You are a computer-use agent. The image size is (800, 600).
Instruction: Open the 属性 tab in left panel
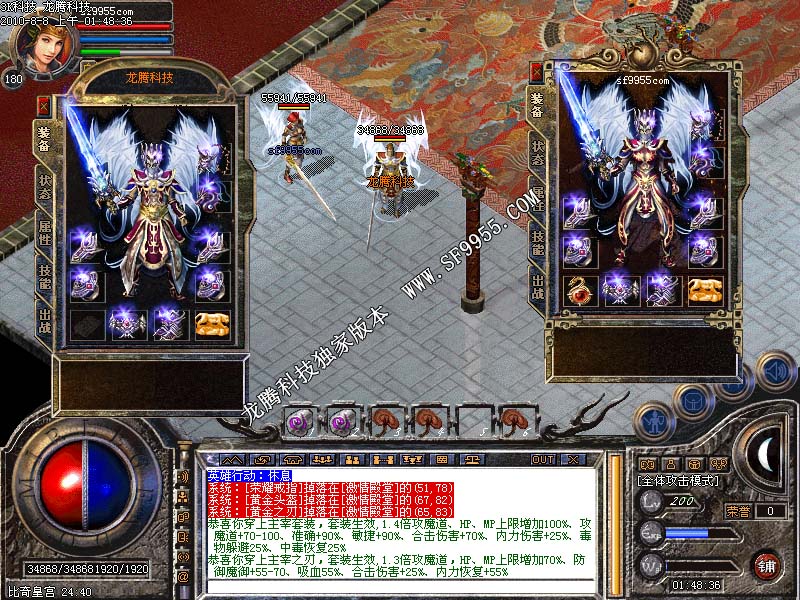click(45, 230)
